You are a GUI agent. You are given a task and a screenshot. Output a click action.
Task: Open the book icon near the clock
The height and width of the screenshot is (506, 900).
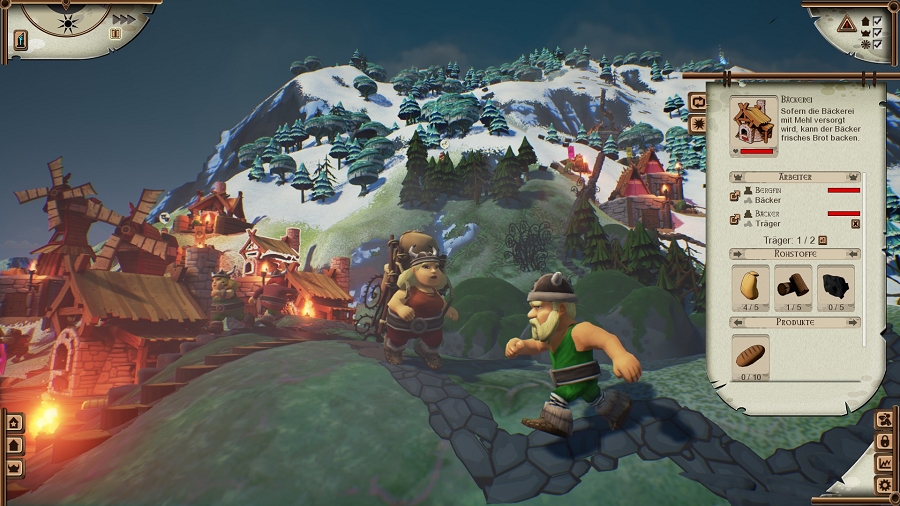click(x=115, y=34)
